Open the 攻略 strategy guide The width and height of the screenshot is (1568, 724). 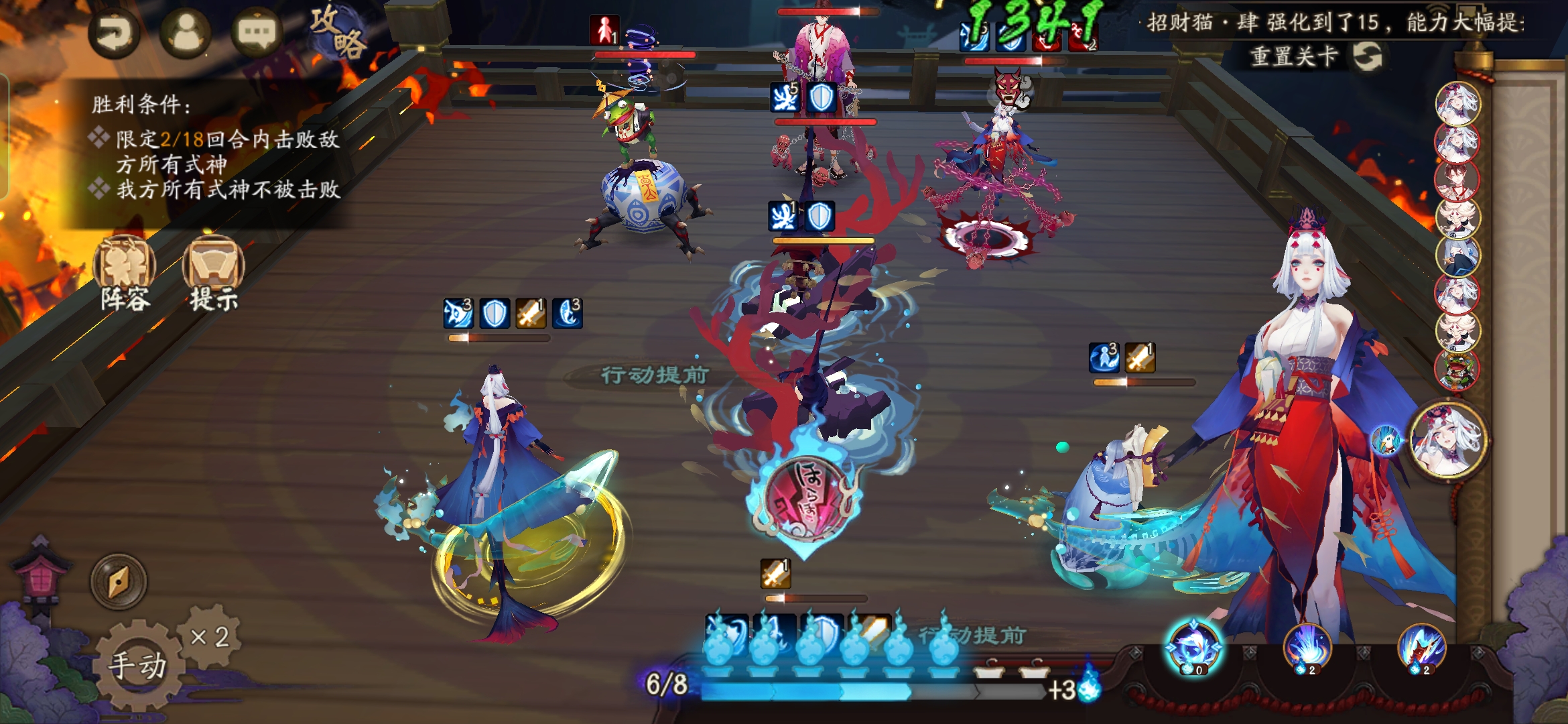pos(337,32)
